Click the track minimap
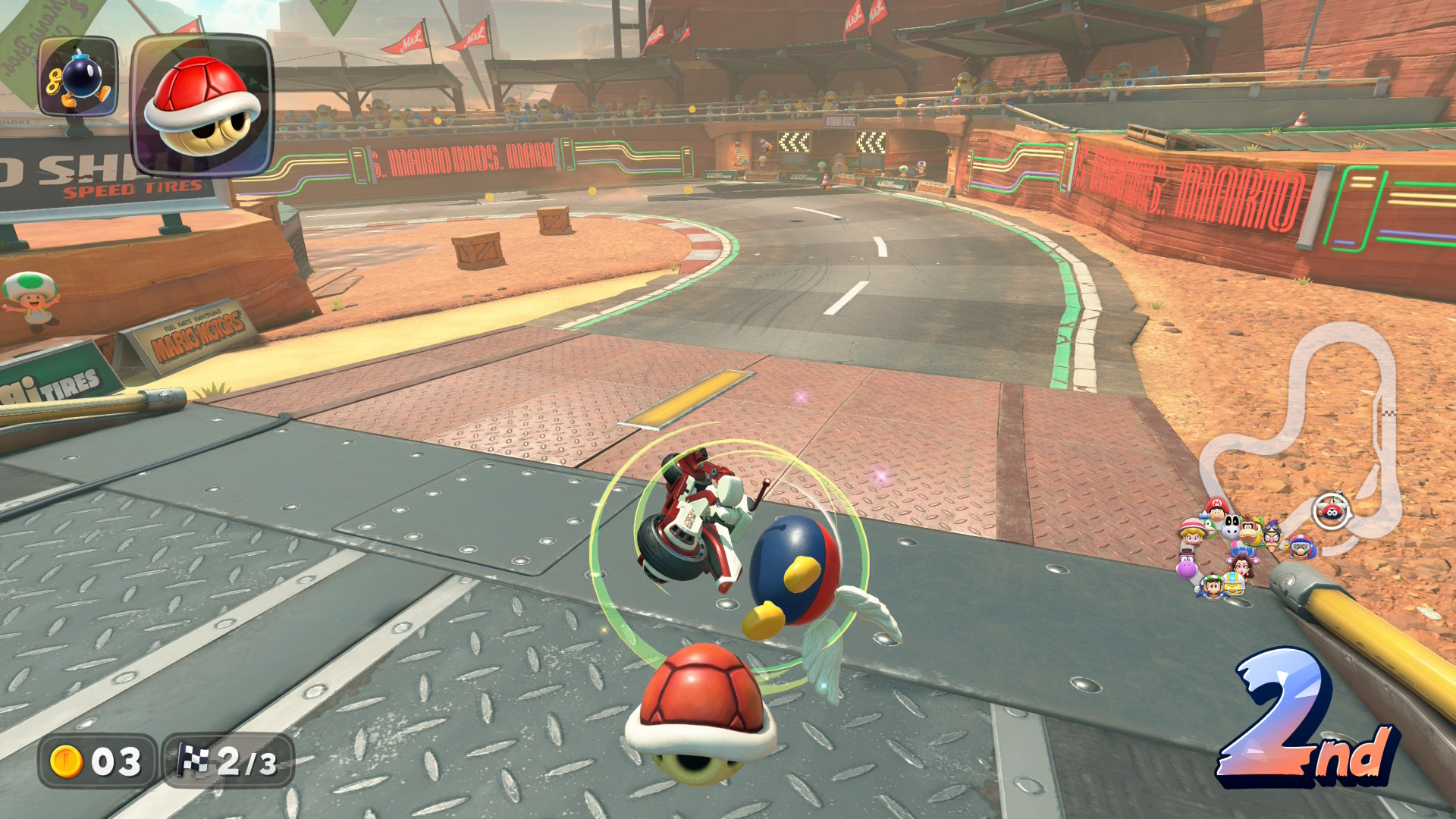 pos(1312,440)
